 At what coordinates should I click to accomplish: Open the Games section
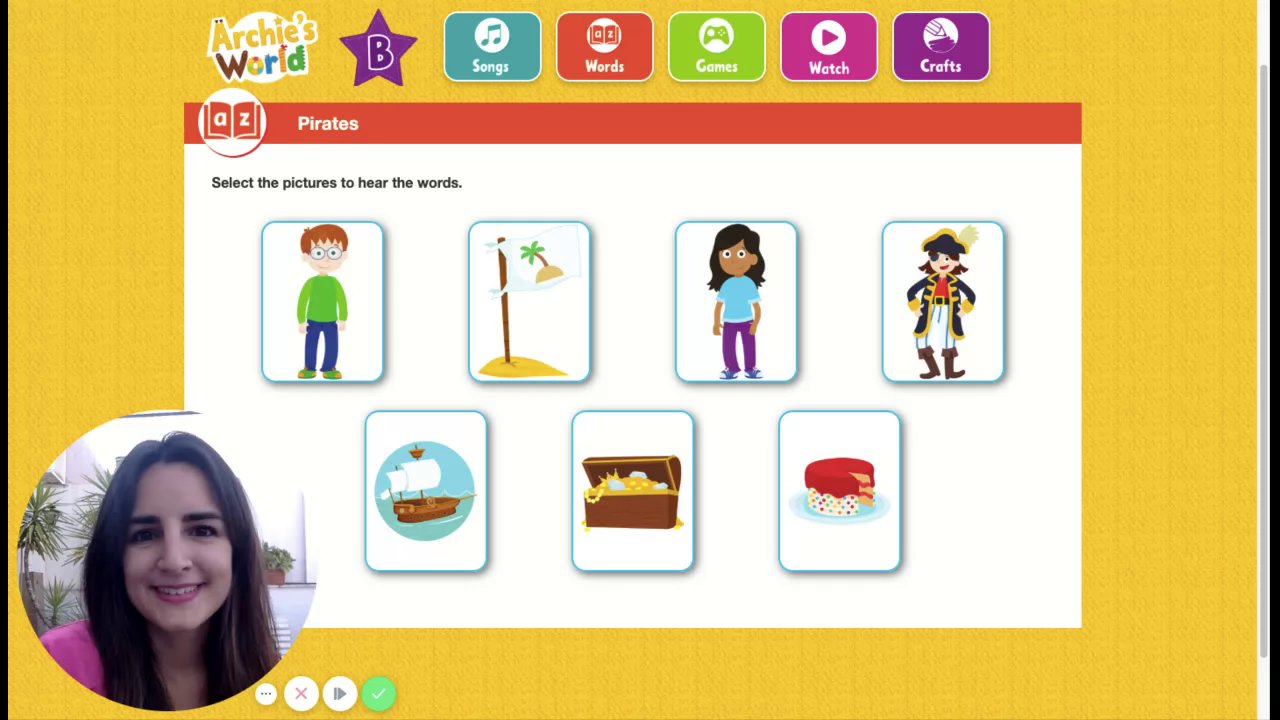pos(716,47)
